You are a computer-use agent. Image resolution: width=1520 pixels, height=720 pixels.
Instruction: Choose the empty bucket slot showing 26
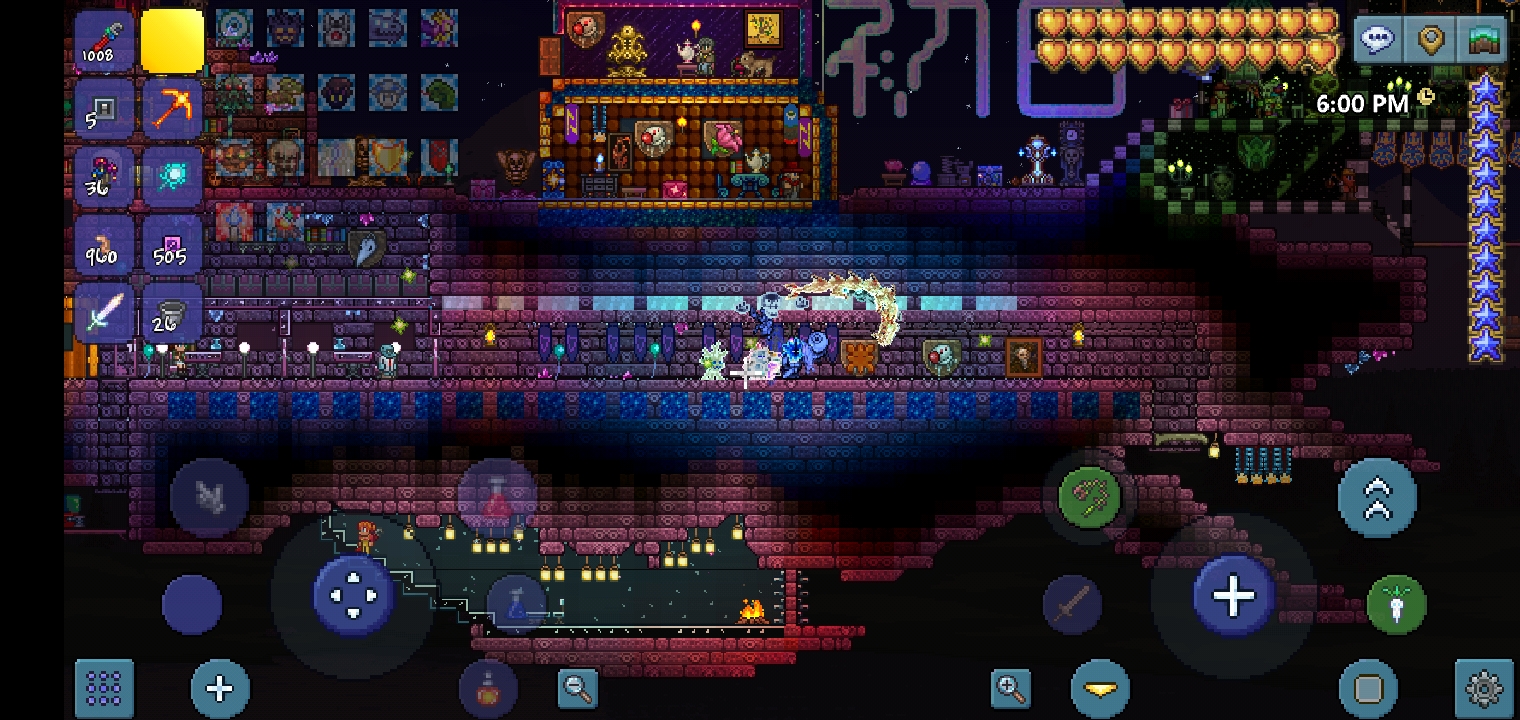tap(172, 314)
